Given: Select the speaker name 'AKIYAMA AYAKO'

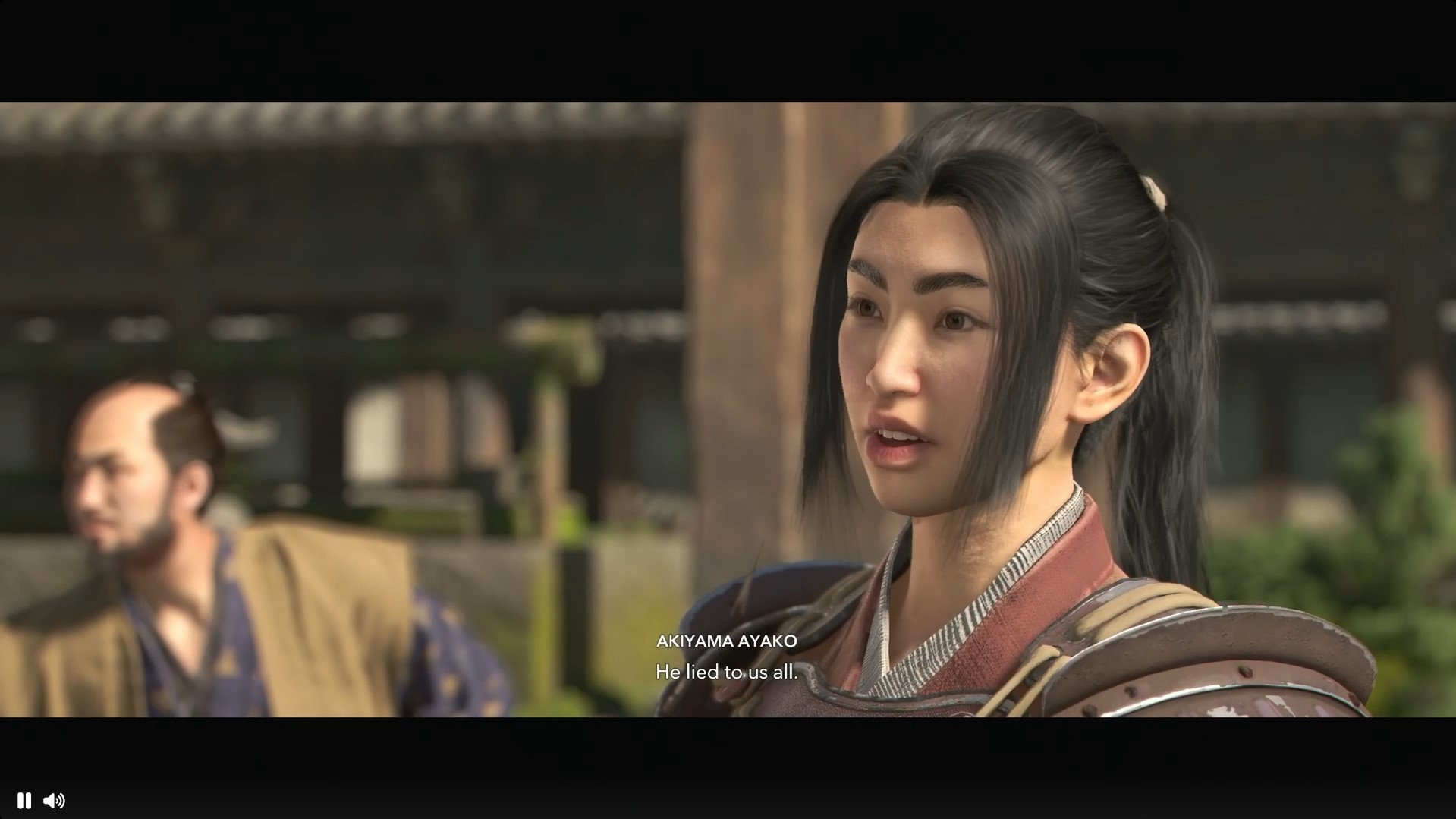Looking at the screenshot, I should pos(726,641).
